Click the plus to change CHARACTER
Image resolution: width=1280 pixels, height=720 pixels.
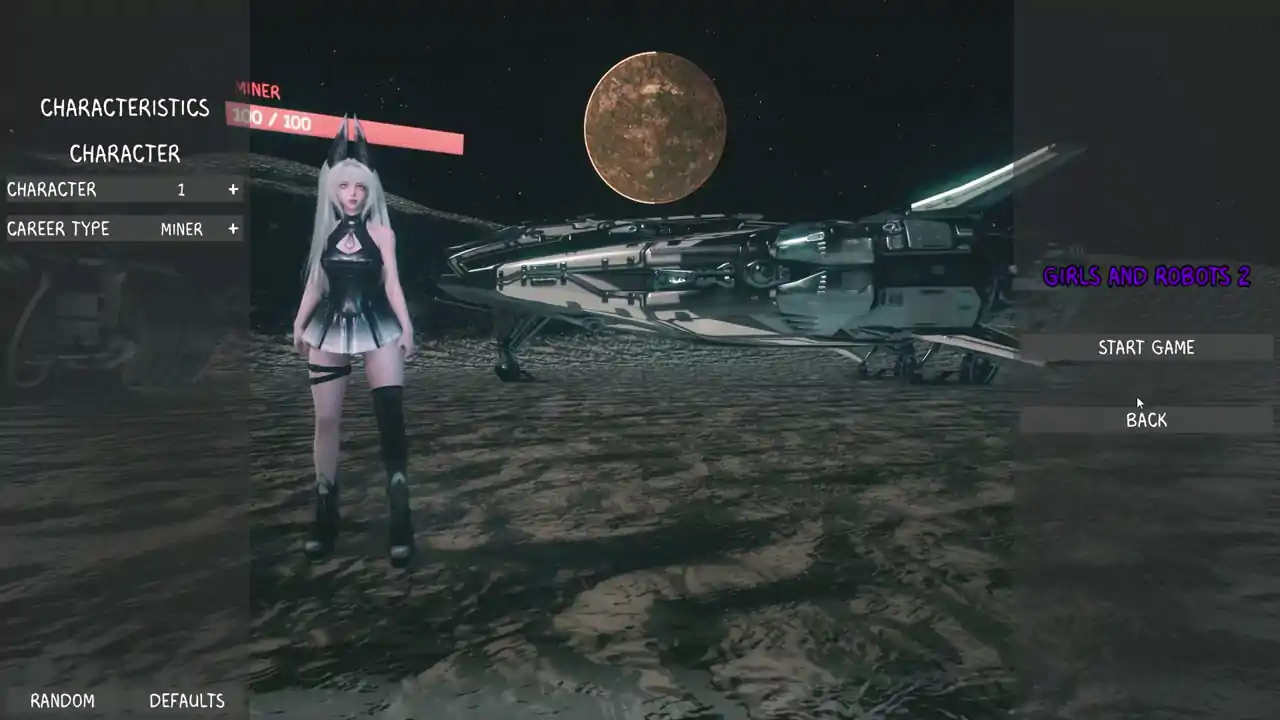(x=232, y=189)
